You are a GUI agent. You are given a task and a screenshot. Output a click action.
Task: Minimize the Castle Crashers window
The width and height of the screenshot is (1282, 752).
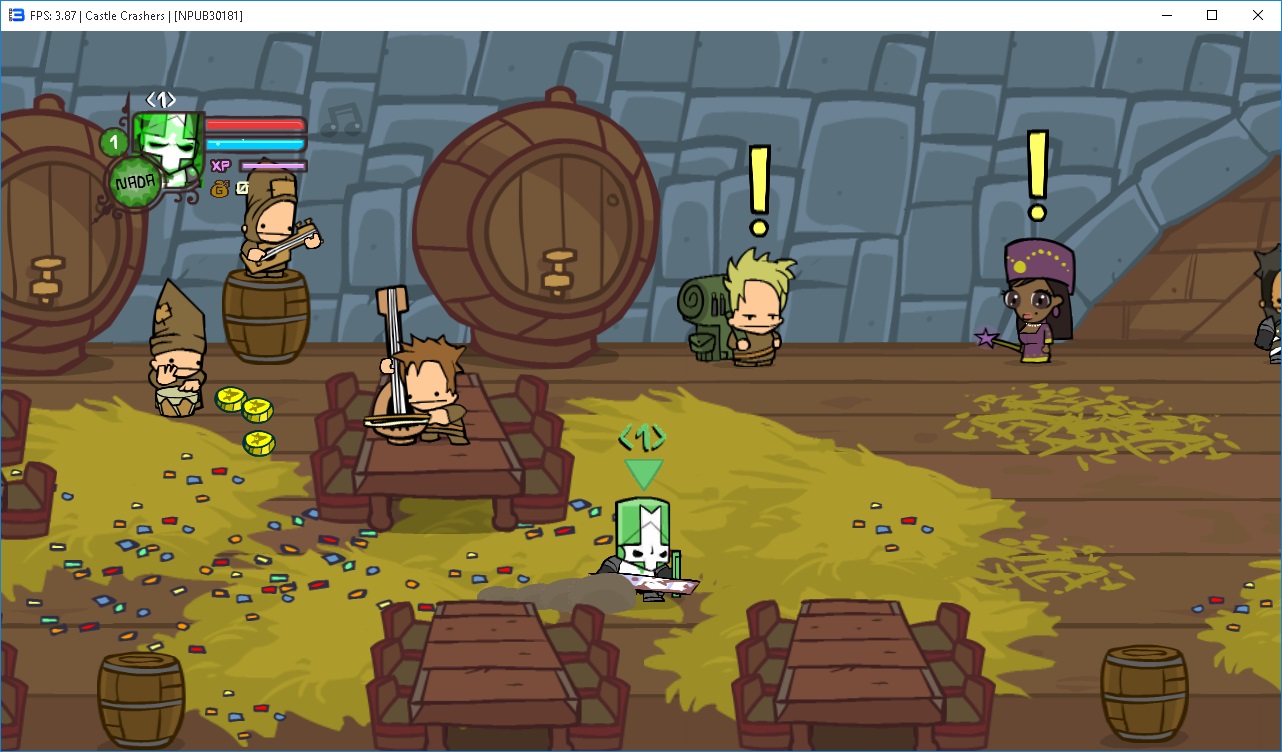tap(1166, 15)
